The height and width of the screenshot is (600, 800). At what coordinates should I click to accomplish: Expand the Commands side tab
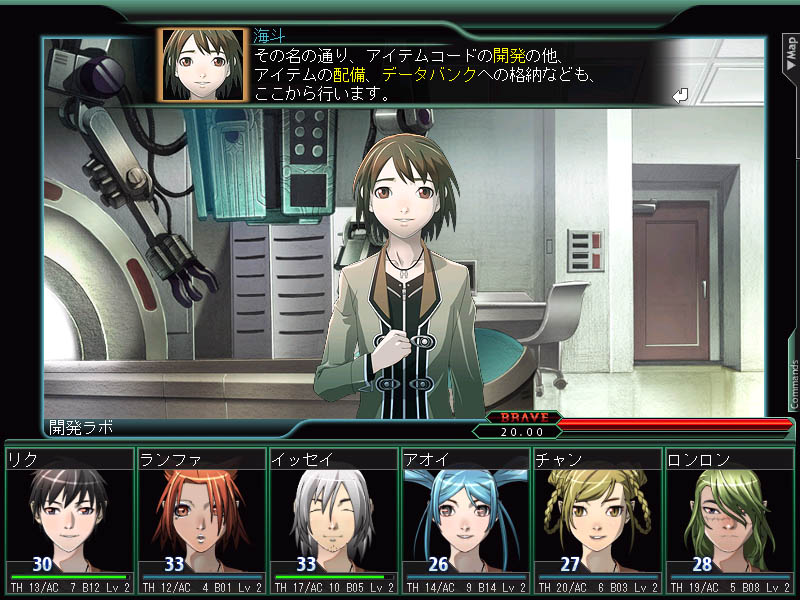(x=793, y=385)
